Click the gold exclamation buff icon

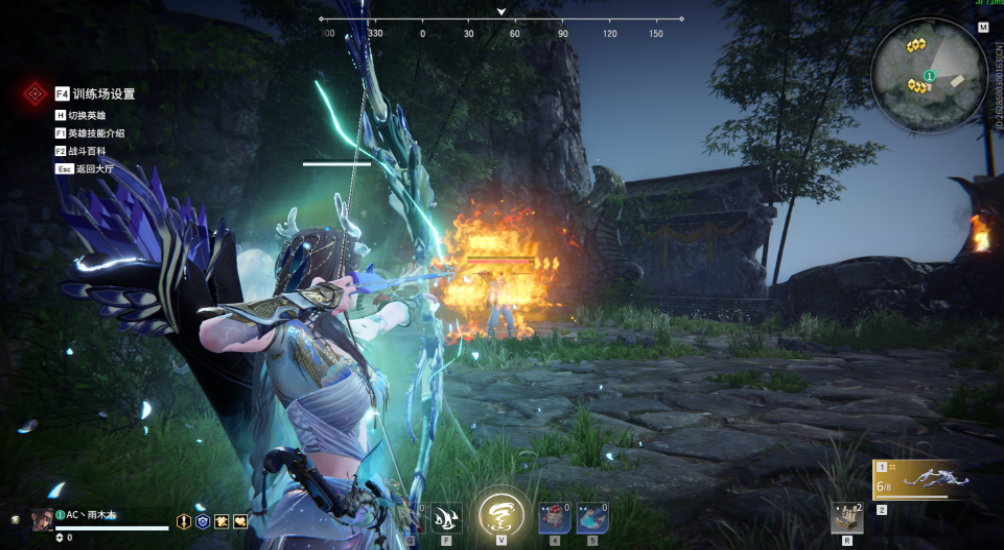[184, 521]
